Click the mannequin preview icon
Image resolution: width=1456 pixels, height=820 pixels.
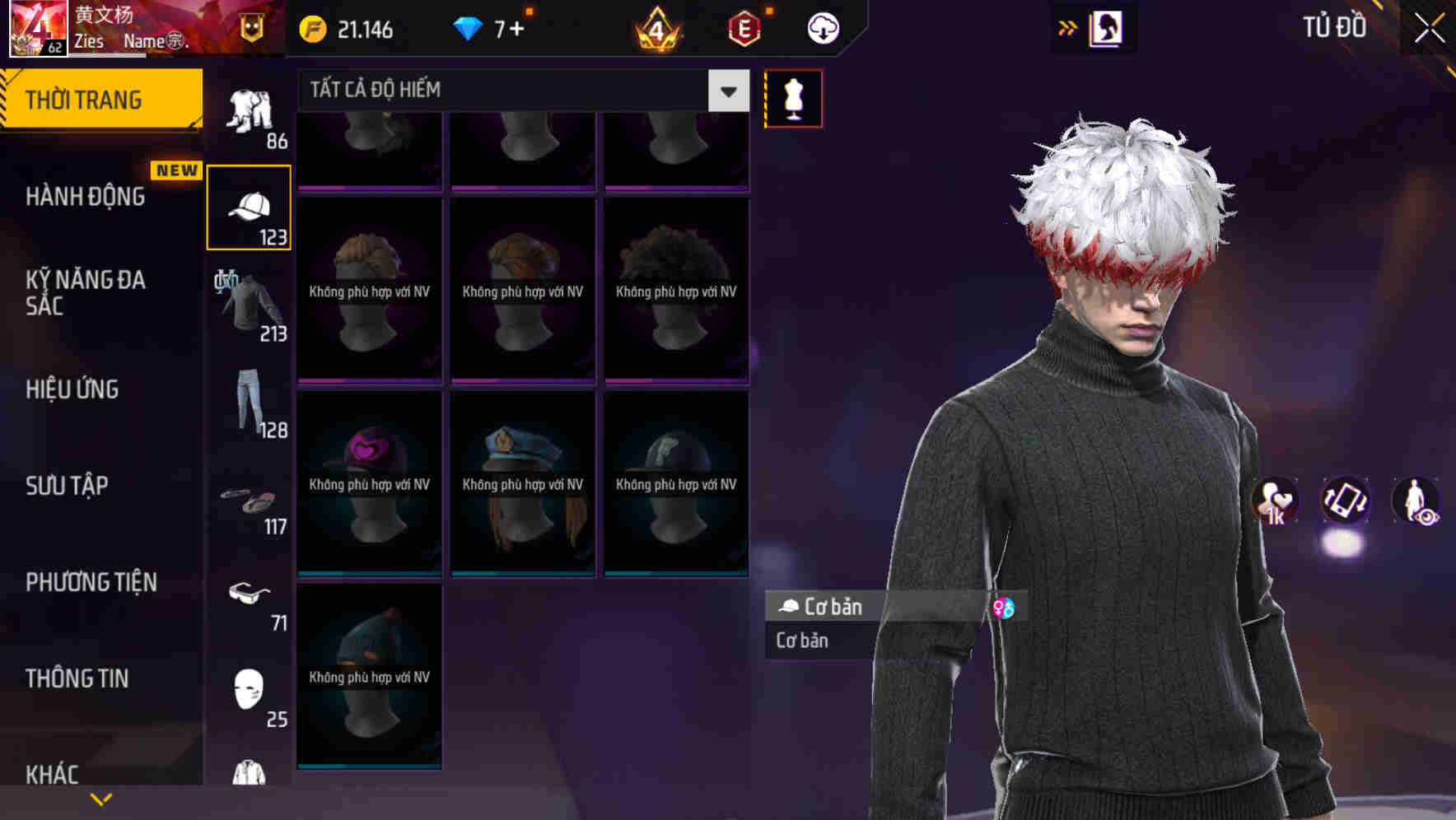point(793,97)
